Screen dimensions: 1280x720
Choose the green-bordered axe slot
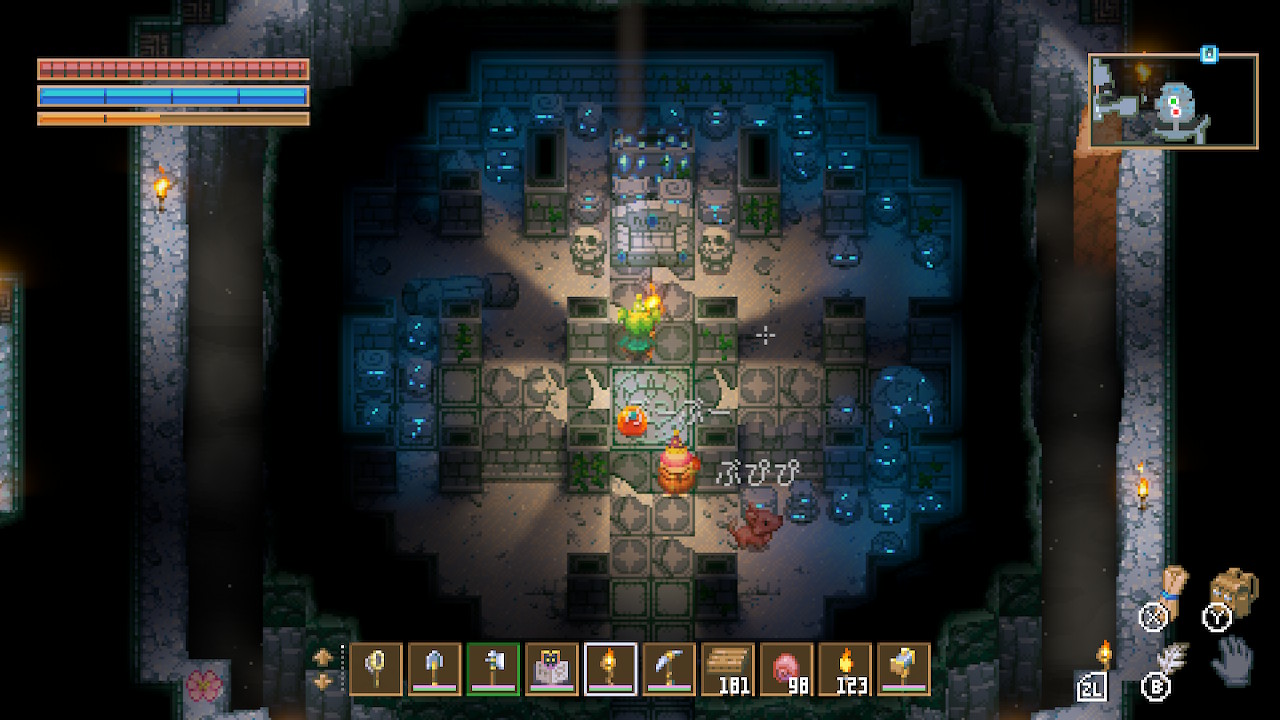(x=493, y=668)
